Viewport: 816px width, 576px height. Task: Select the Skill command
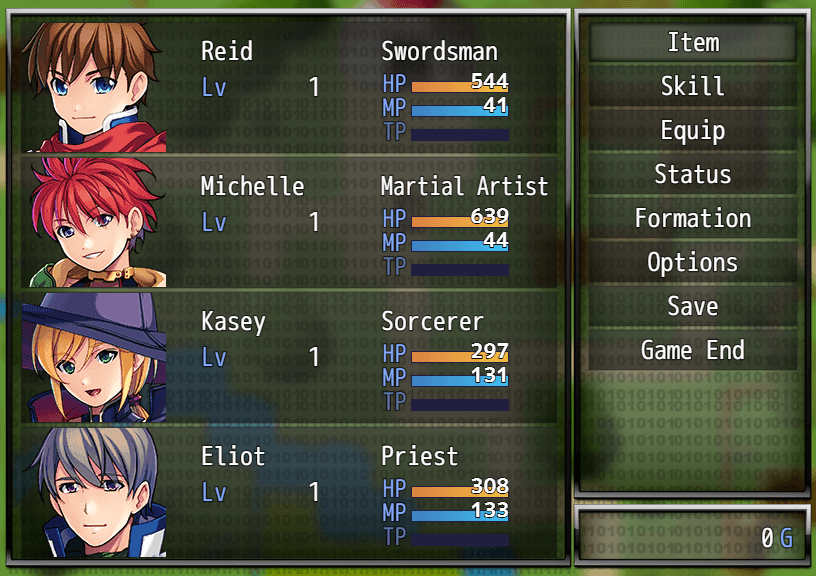coord(692,86)
